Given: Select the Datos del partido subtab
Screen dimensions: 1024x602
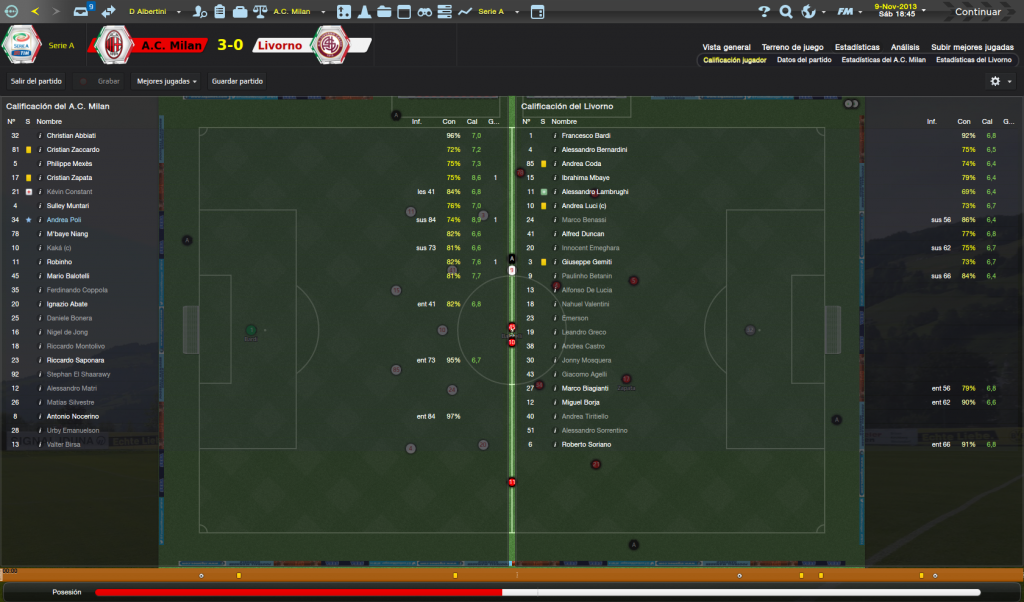Looking at the screenshot, I should (x=803, y=60).
